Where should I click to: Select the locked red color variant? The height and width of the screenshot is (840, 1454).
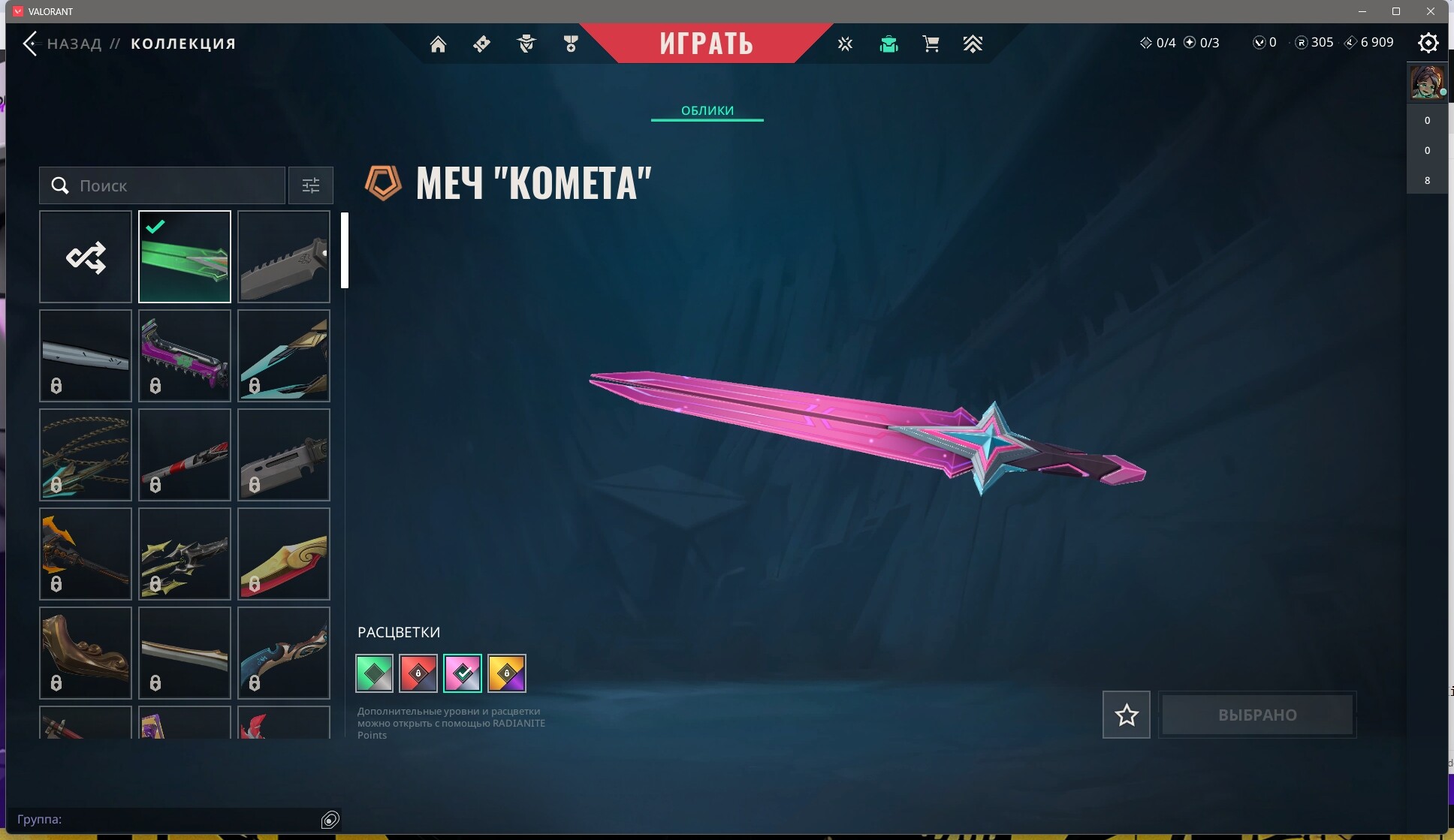[418, 673]
